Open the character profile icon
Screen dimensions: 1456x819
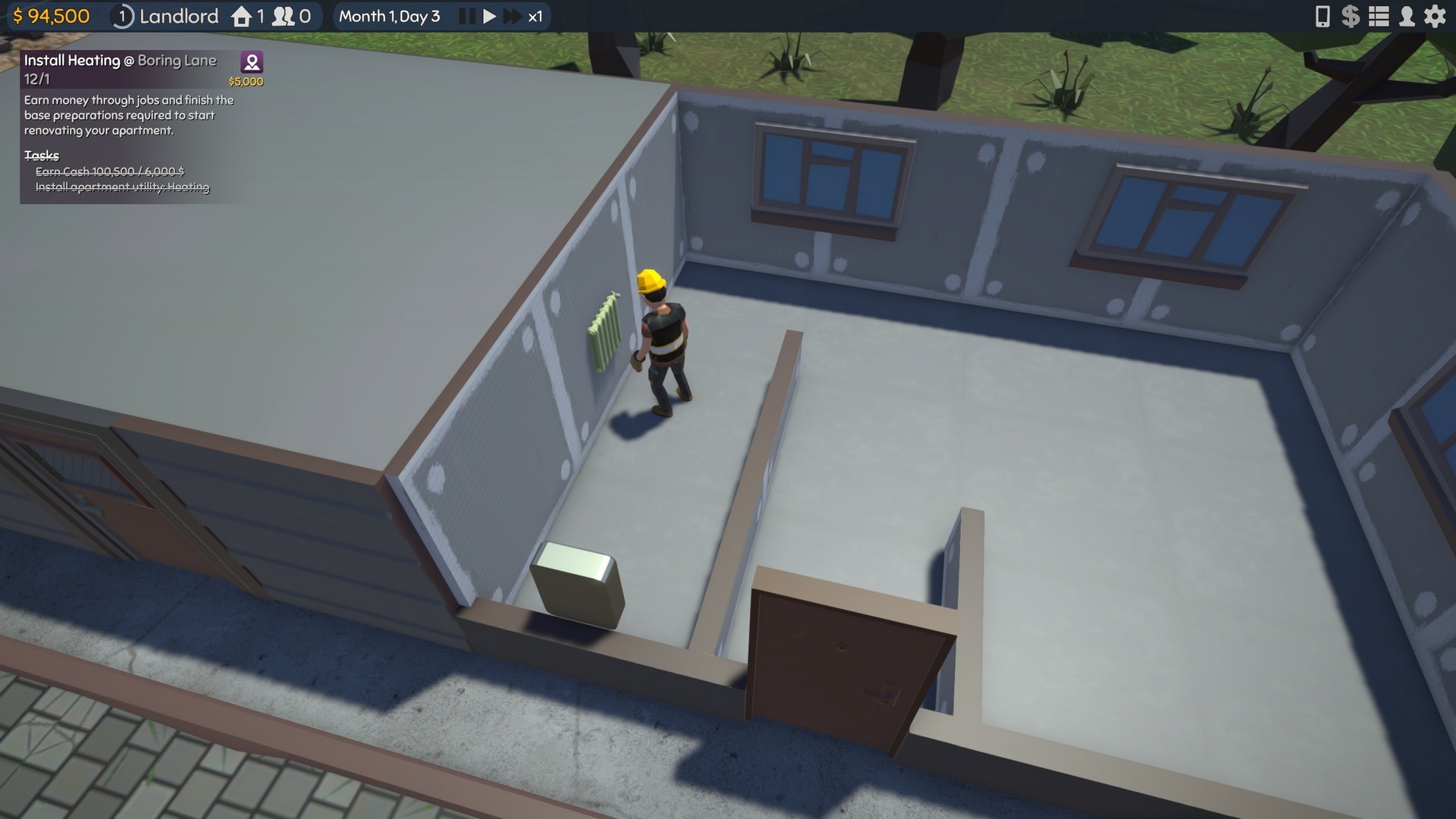tap(1407, 16)
